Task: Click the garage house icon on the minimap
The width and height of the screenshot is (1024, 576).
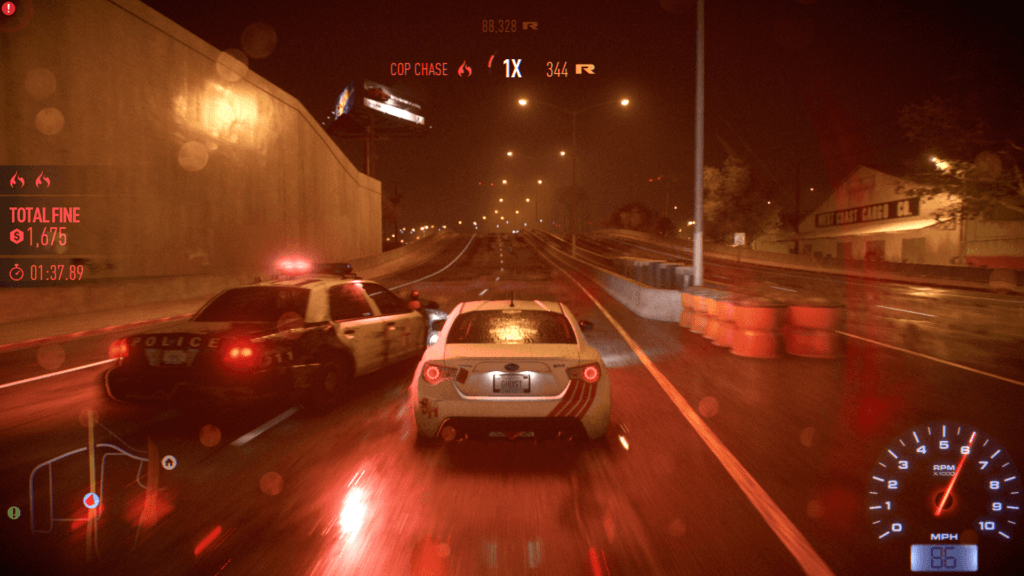Action: pyautogui.click(x=169, y=462)
